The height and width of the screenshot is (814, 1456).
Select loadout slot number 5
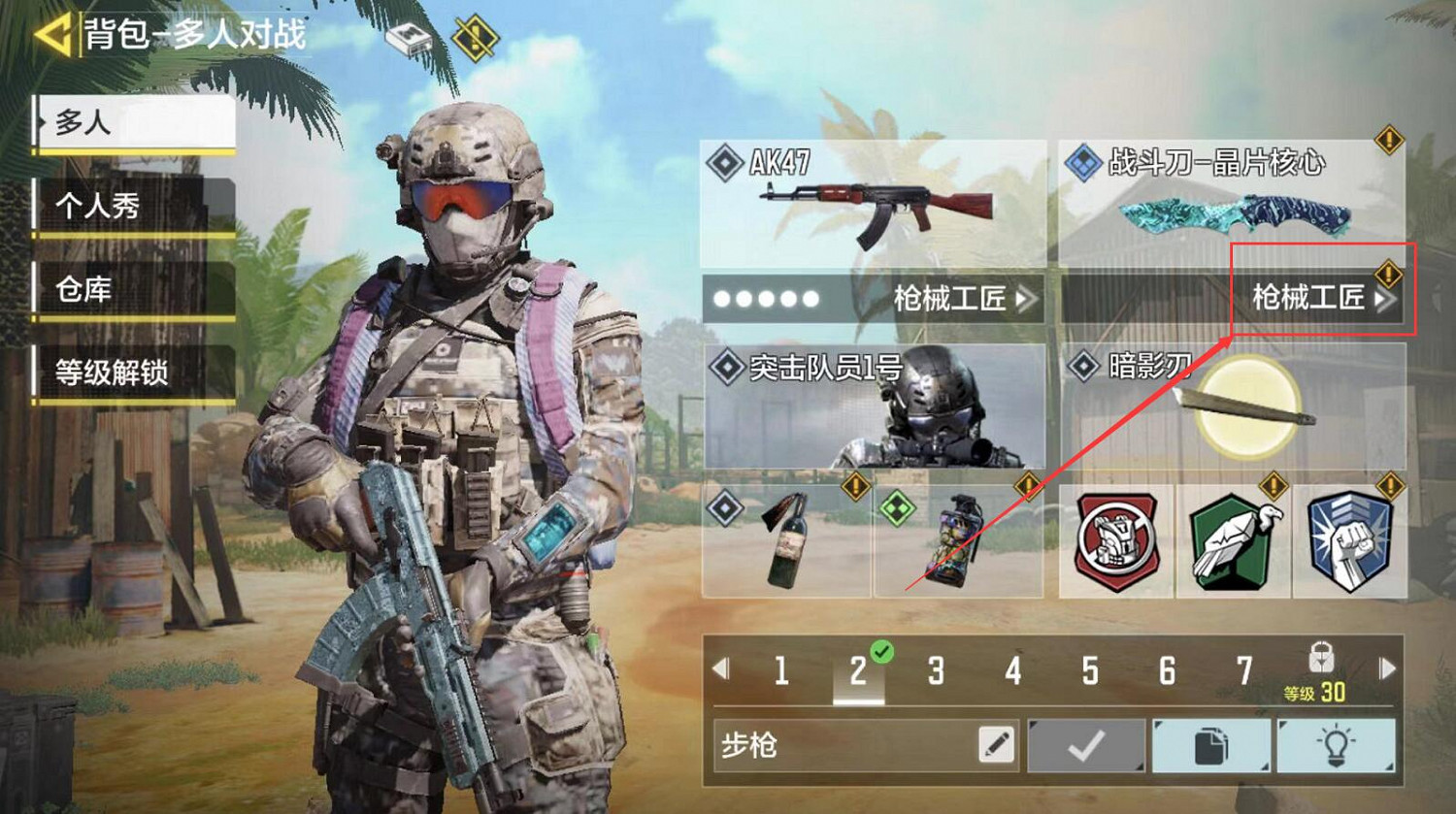1091,670
